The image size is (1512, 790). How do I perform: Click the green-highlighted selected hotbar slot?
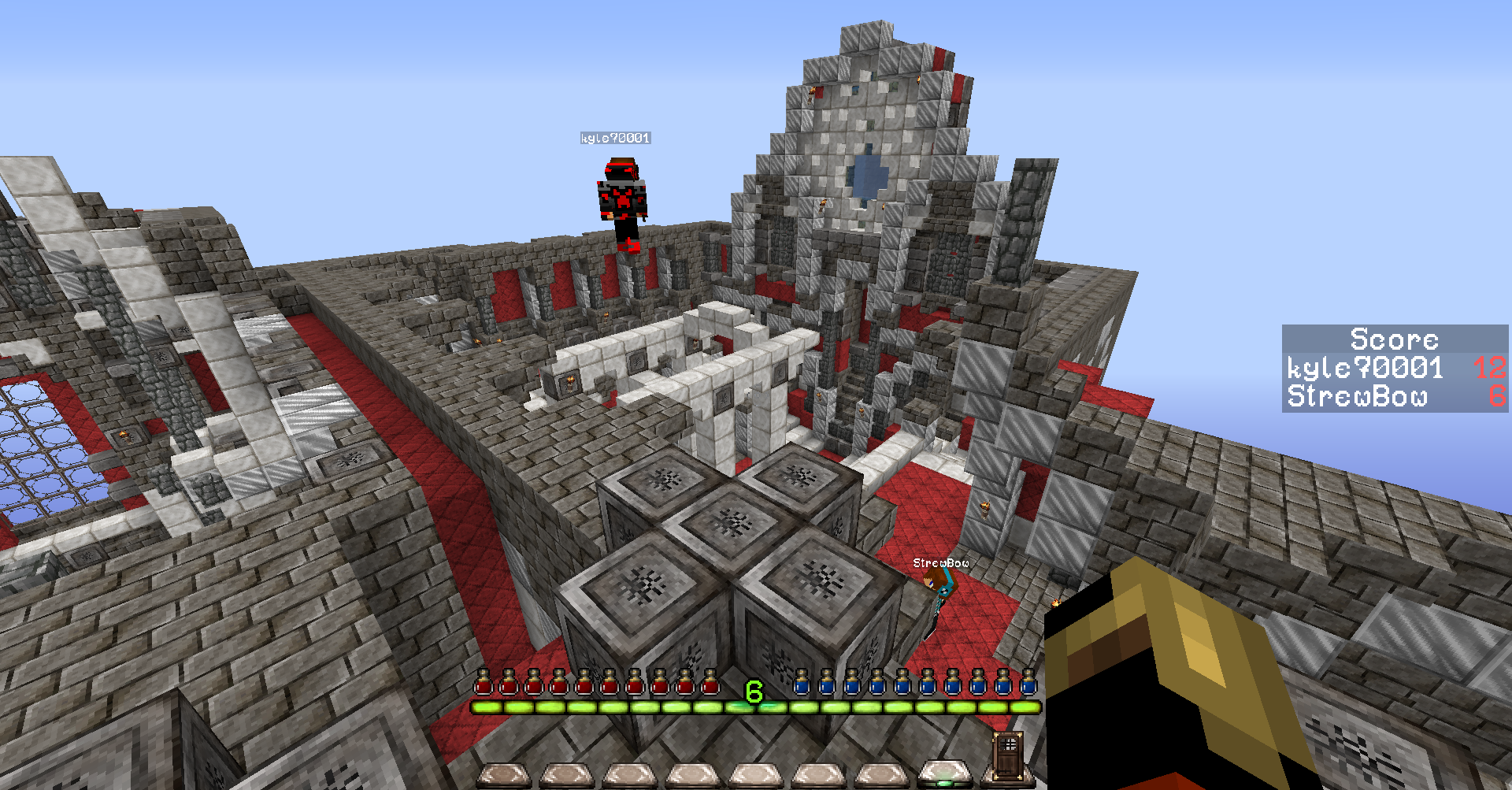[x=944, y=775]
